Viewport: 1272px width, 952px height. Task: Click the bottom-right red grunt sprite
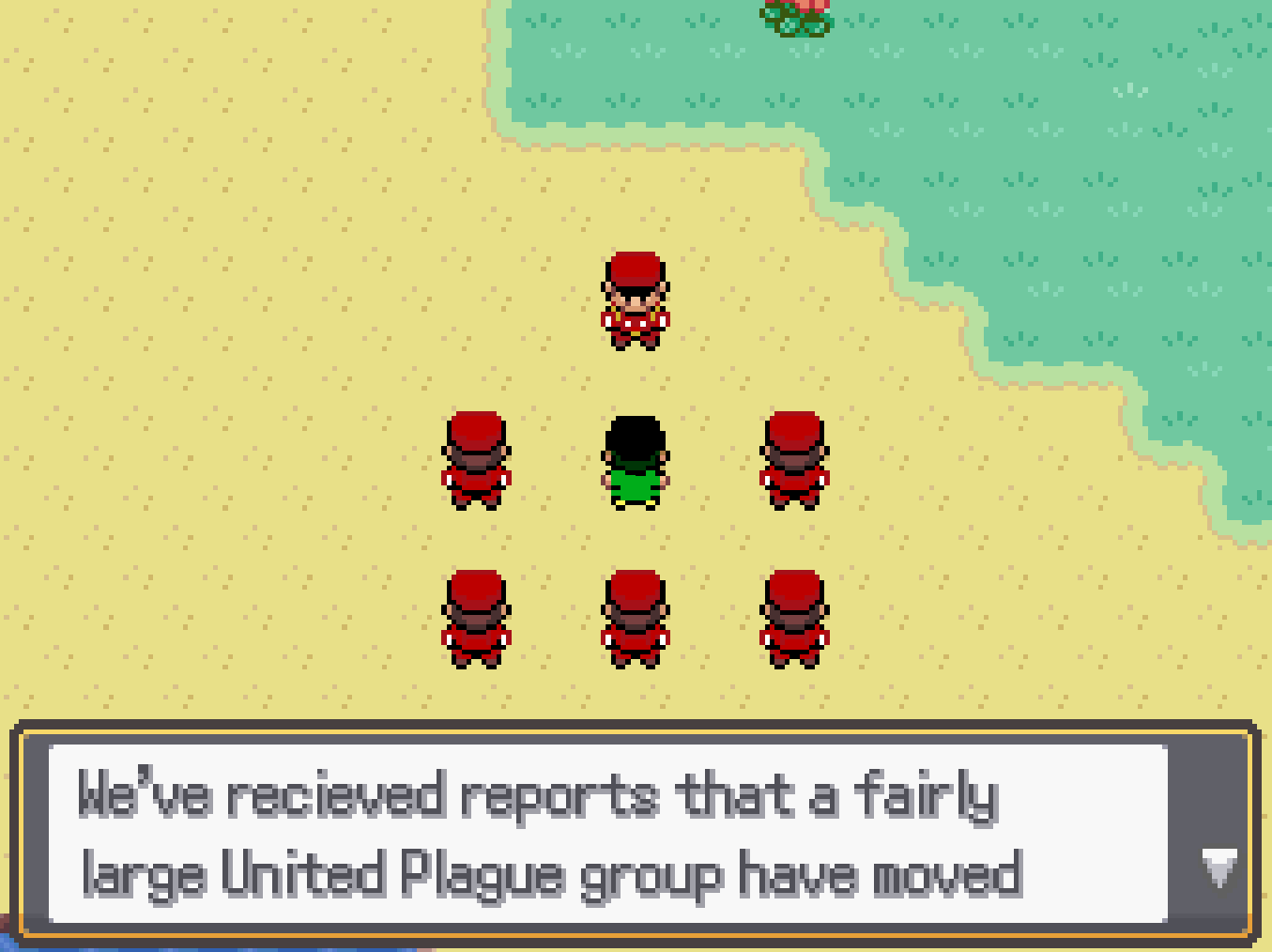tap(794, 620)
